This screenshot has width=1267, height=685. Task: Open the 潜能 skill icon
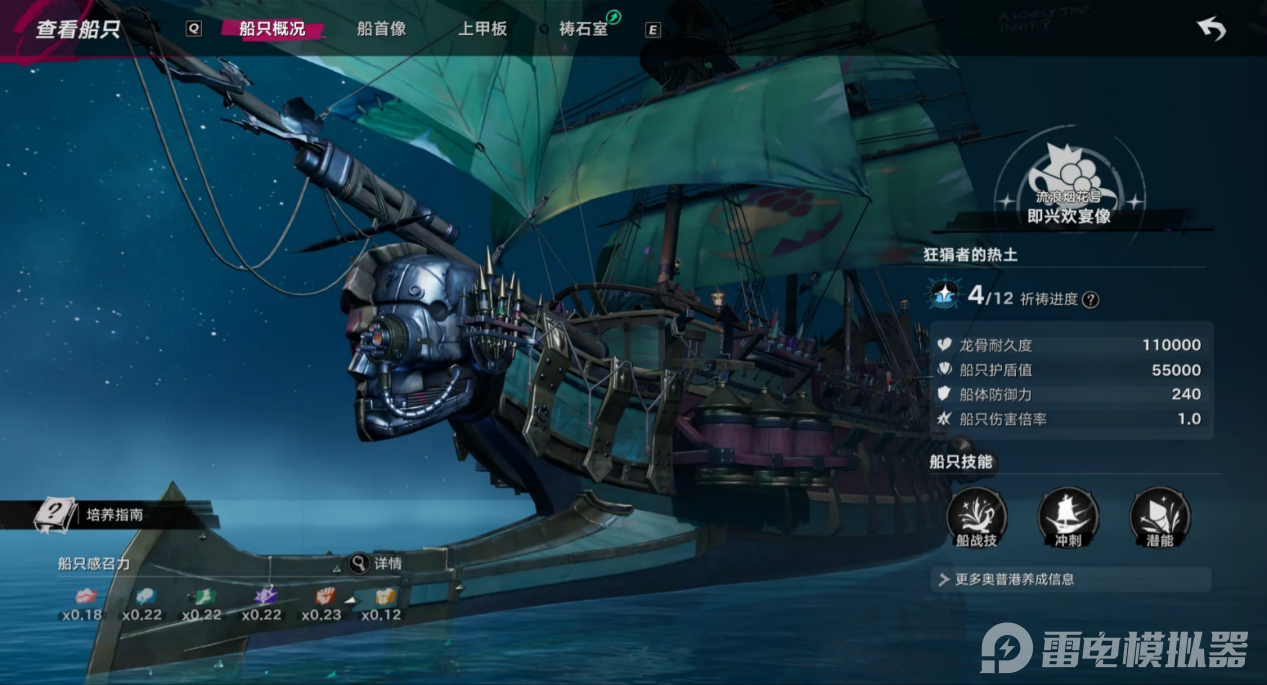1160,517
